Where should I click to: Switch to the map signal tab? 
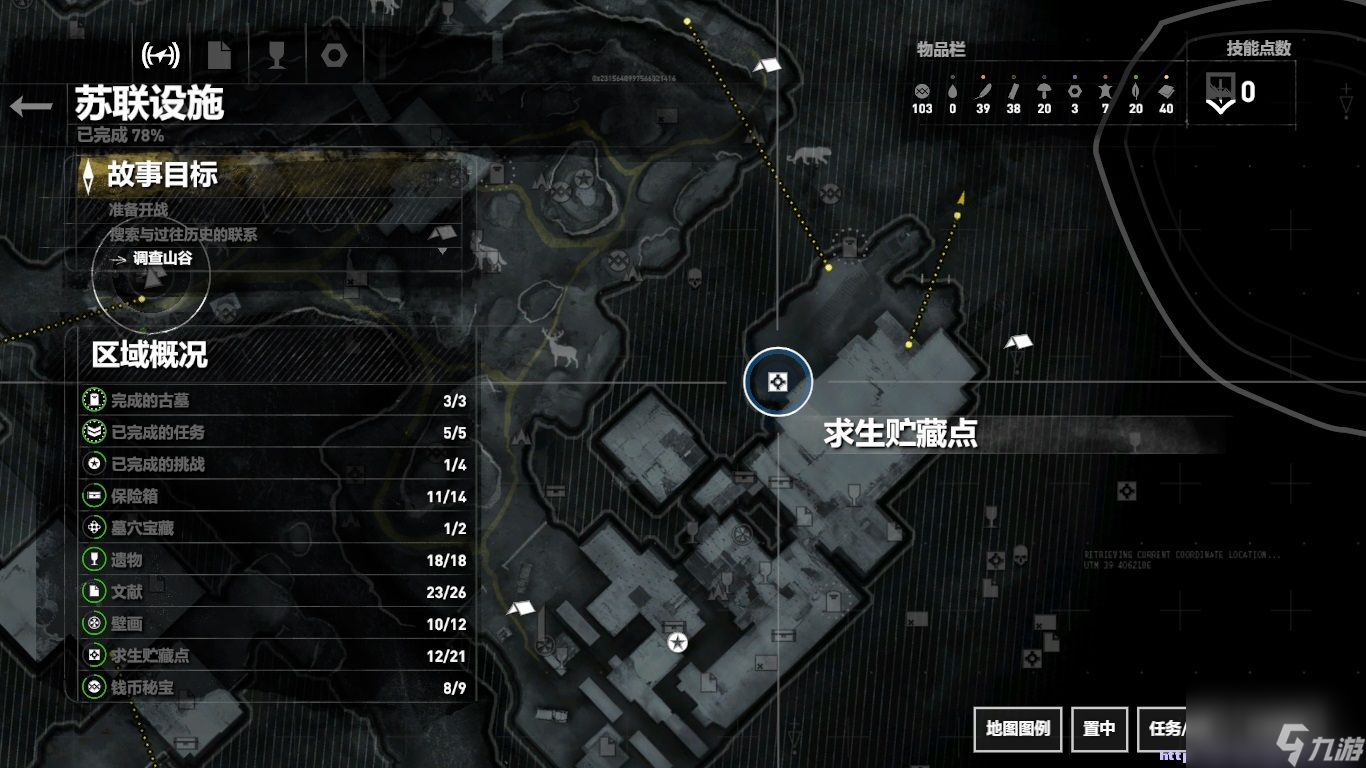(161, 54)
